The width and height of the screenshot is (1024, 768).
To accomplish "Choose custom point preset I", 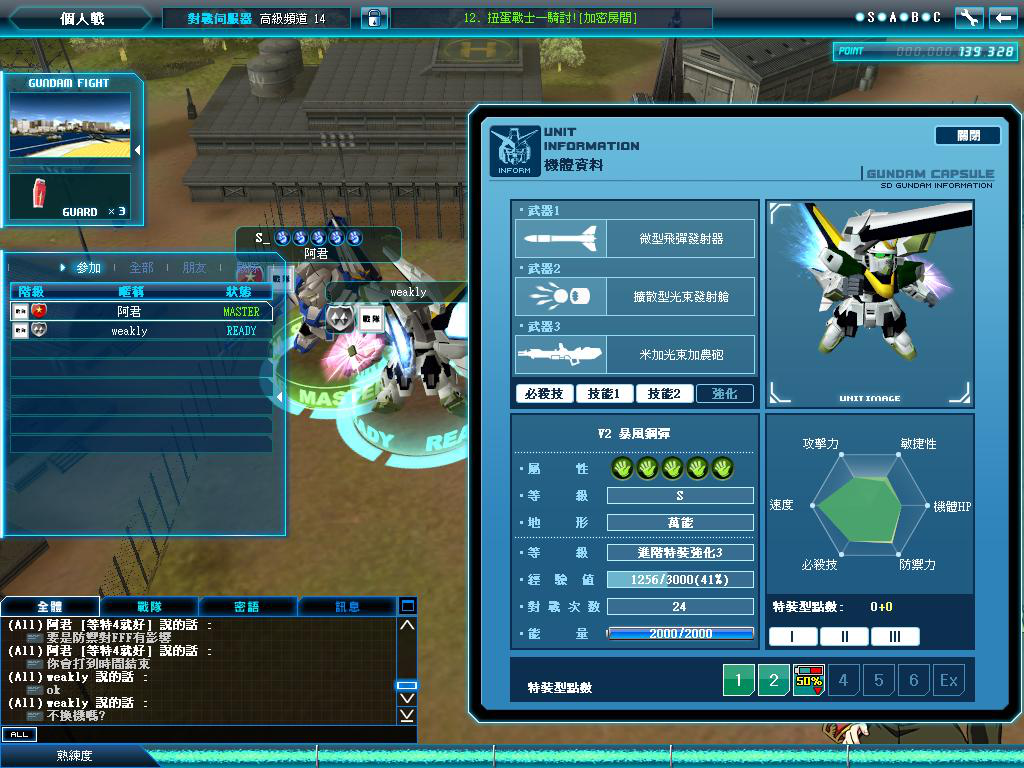I will click(792, 637).
